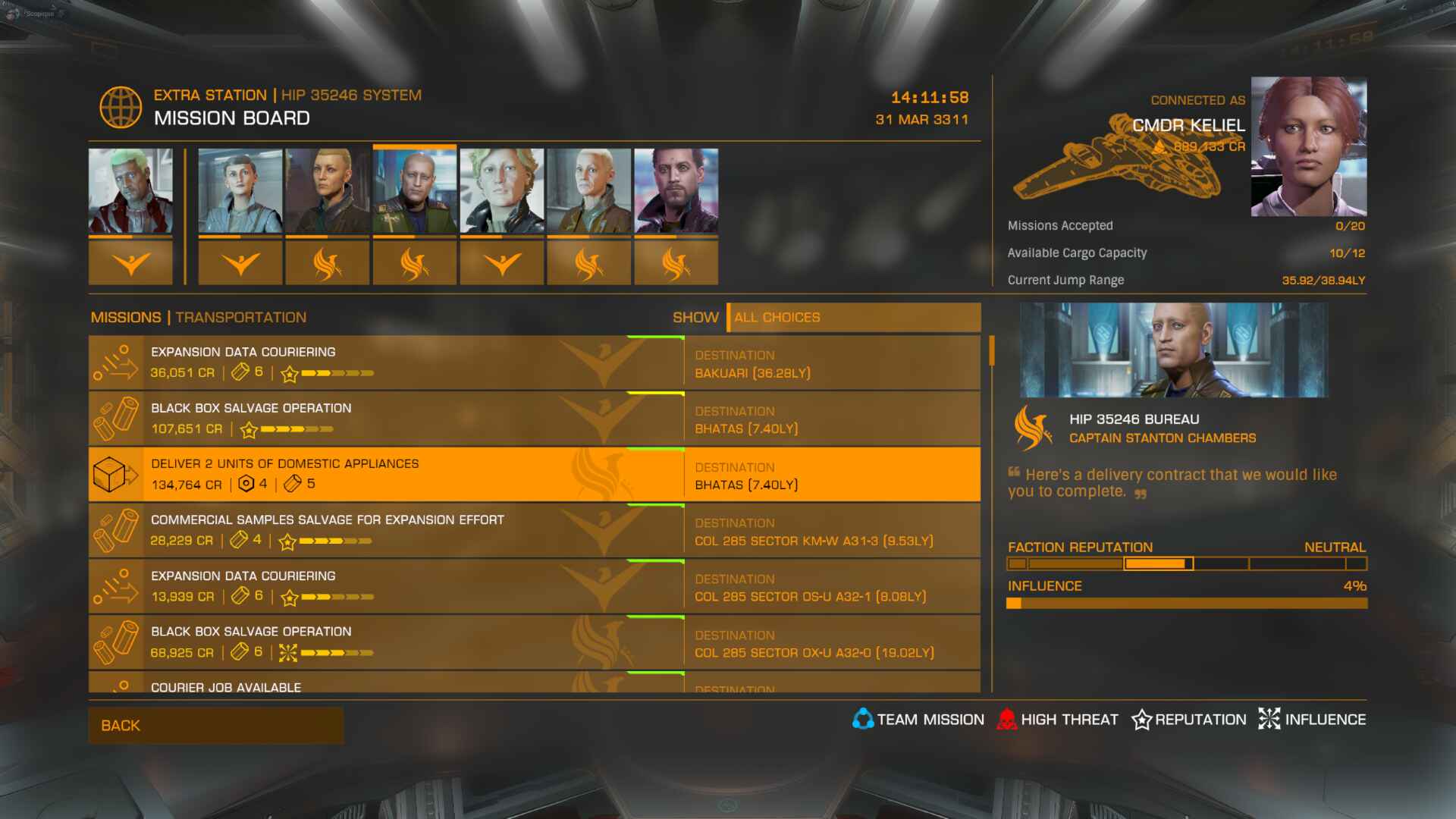Select Expansion Data Couriering to Bakuari
Viewport: 1456px width, 819px height.
pos(534,362)
